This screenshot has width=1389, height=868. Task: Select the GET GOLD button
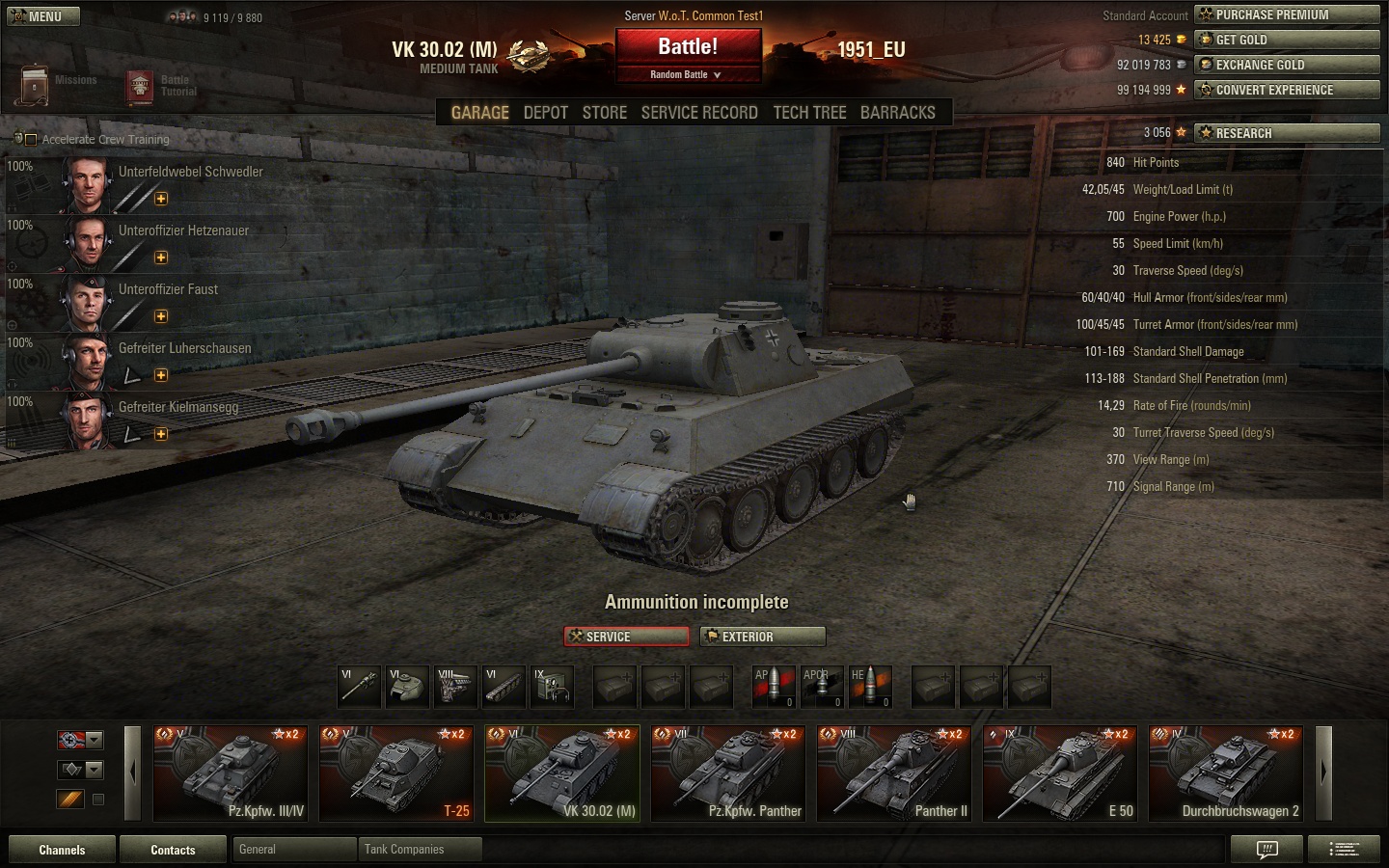(x=1287, y=40)
